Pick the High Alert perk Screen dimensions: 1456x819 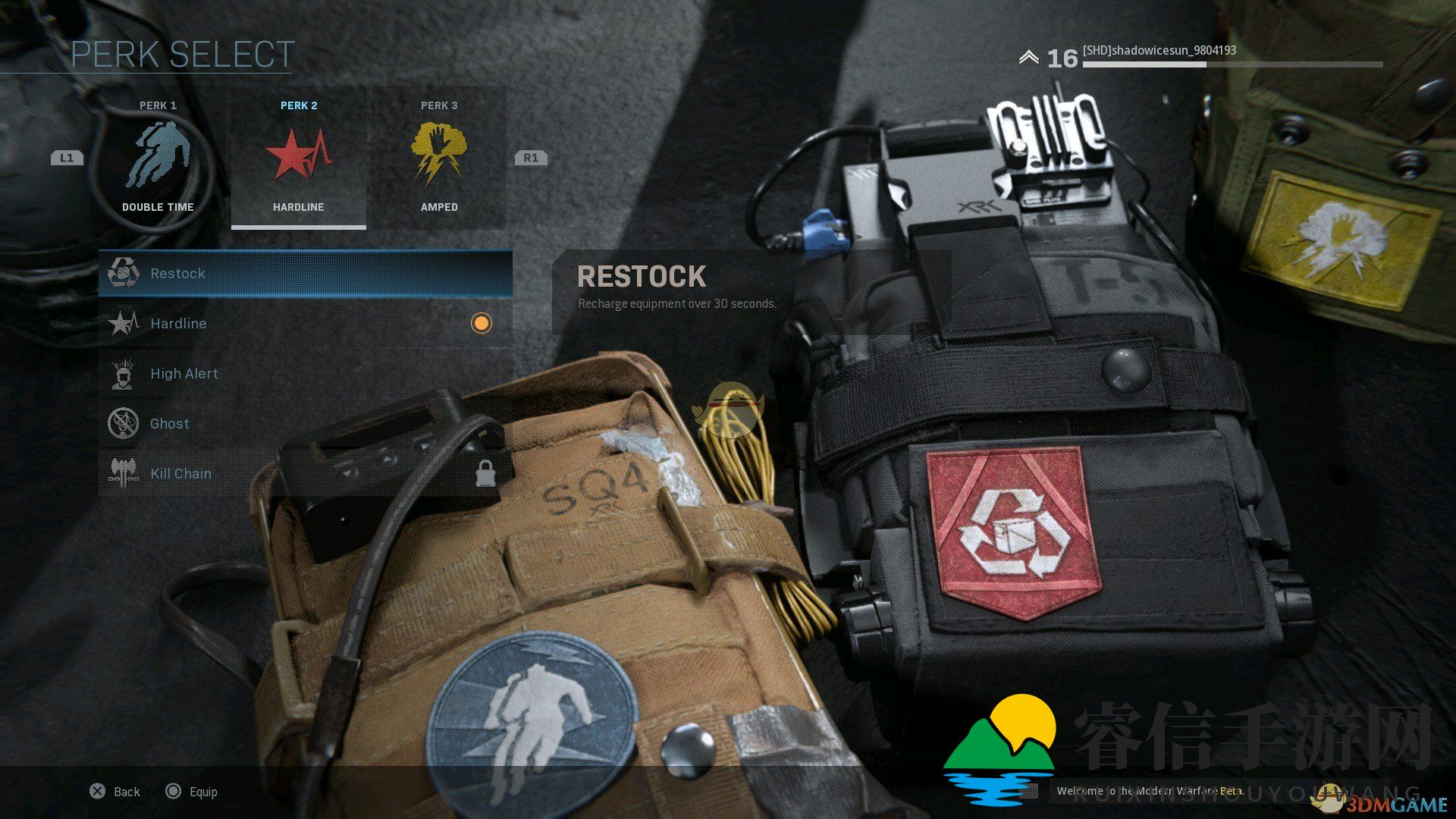305,373
